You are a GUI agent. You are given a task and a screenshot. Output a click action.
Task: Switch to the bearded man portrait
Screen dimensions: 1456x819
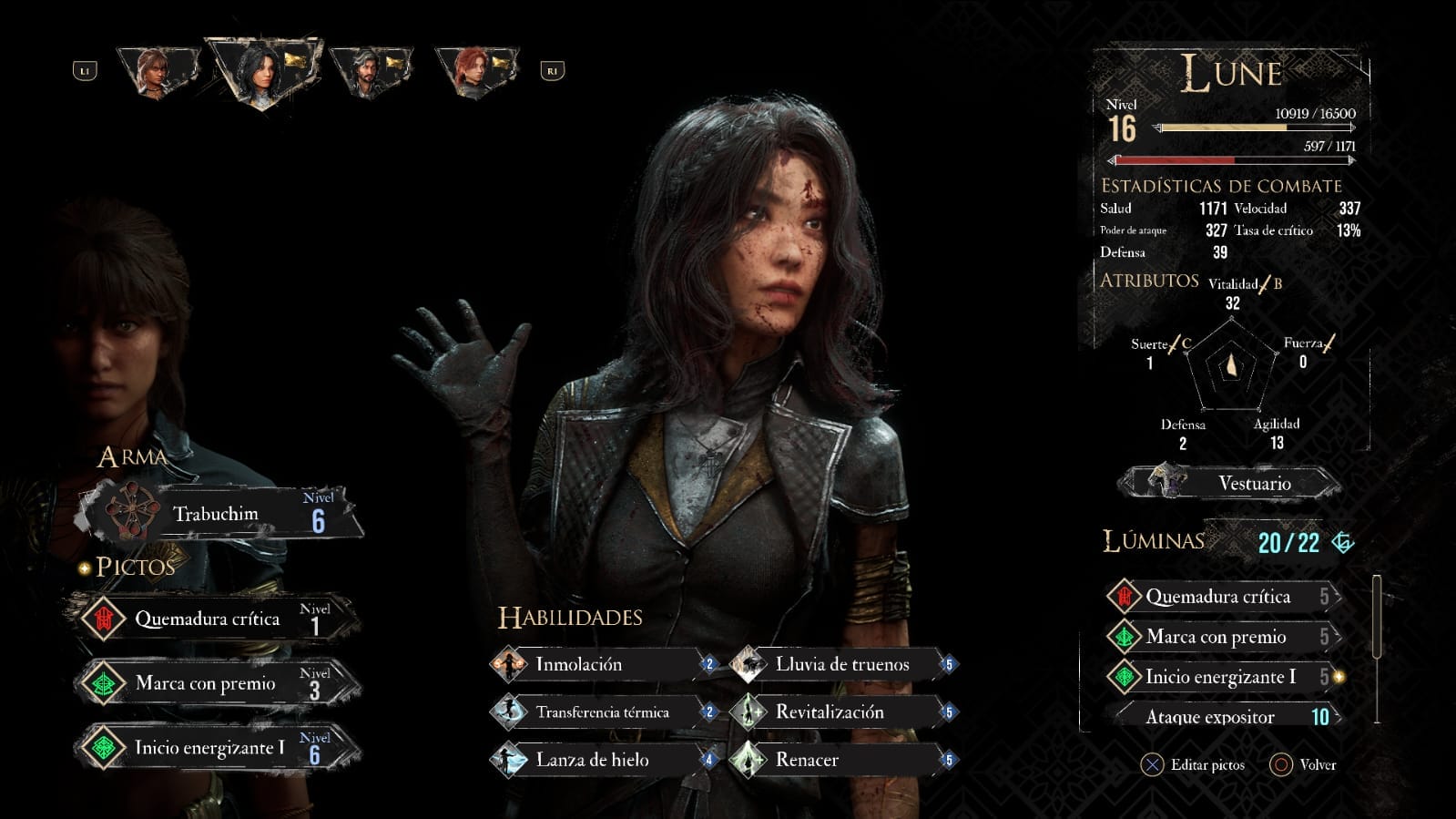pyautogui.click(x=369, y=71)
